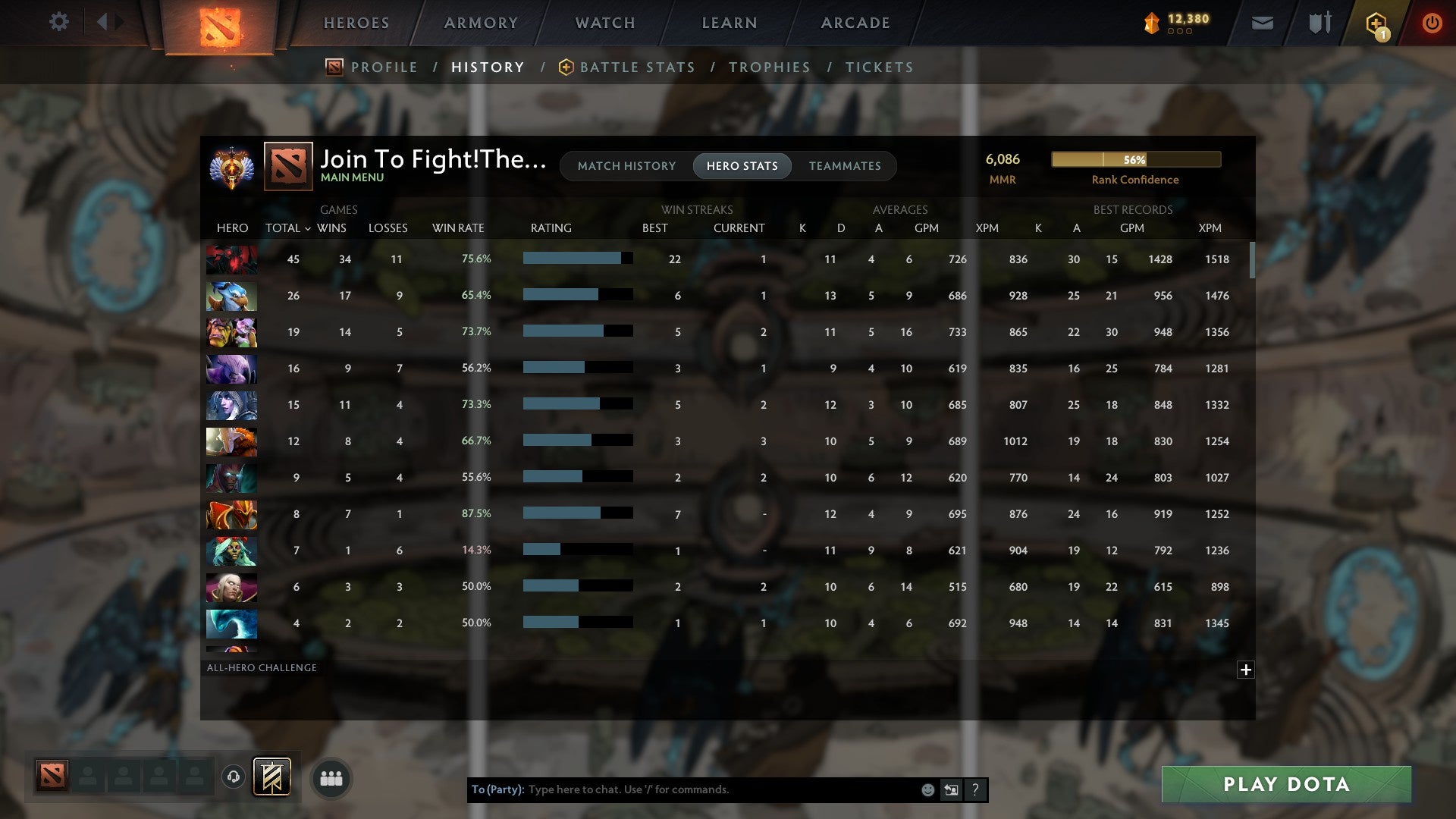Click the shard count with three circles indicator

tap(1175, 23)
